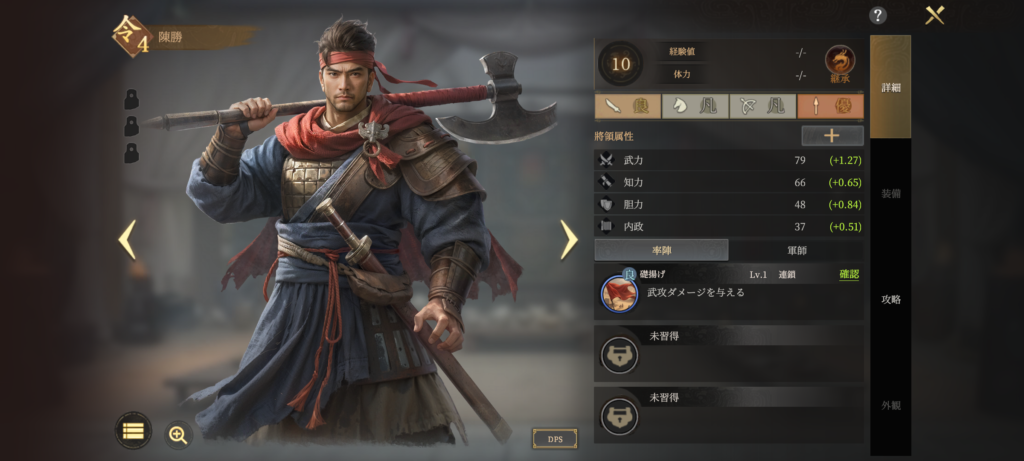Add attribute points with the plus button

pyautogui.click(x=832, y=136)
